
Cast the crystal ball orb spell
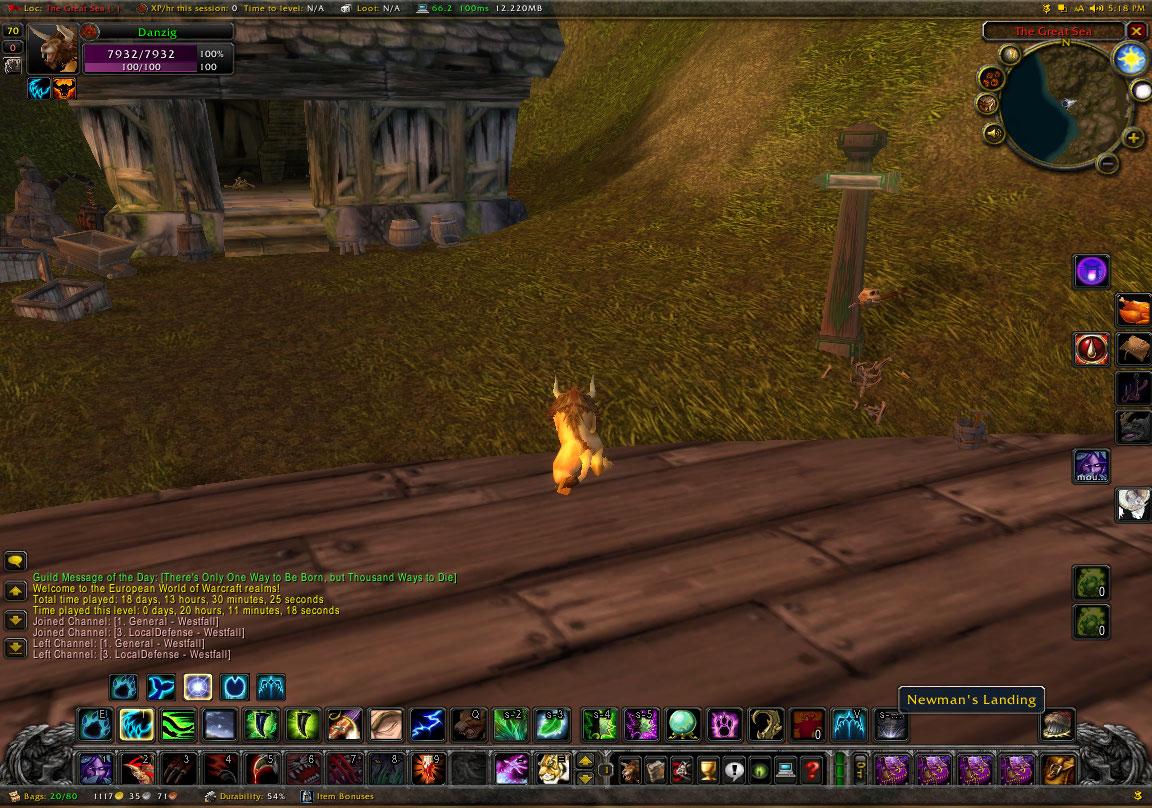(x=683, y=724)
